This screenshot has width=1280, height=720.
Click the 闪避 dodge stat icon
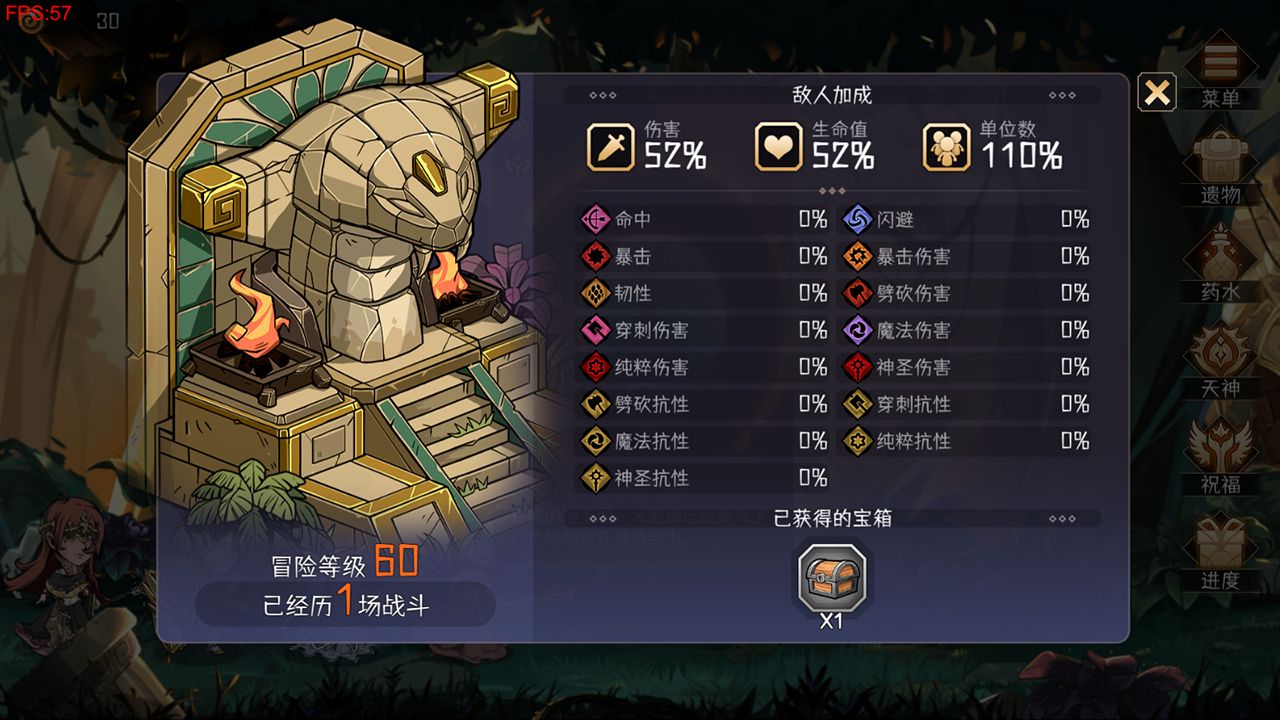[x=859, y=219]
